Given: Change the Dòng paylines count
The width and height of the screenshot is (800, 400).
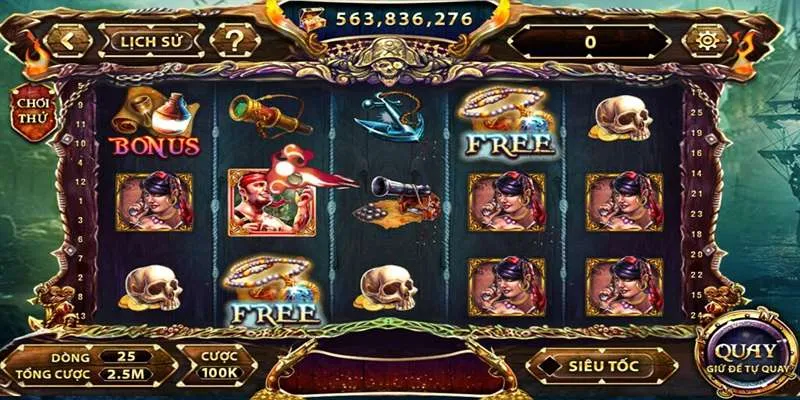Looking at the screenshot, I should [x=125, y=355].
